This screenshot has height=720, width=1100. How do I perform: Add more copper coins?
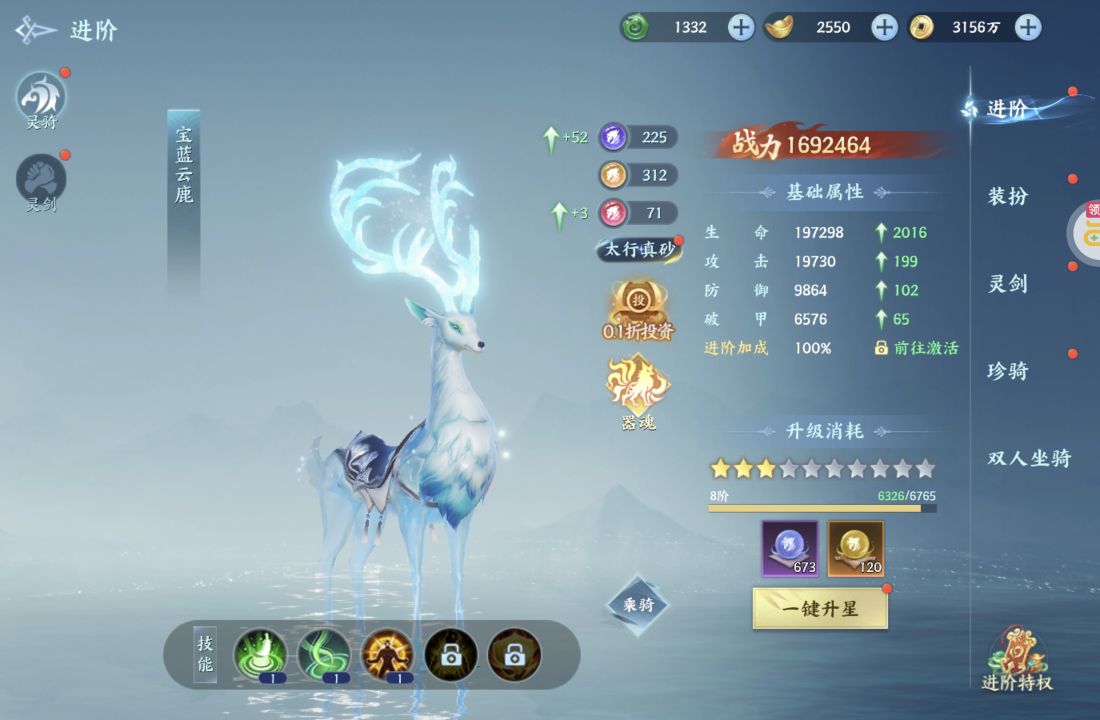[1028, 27]
